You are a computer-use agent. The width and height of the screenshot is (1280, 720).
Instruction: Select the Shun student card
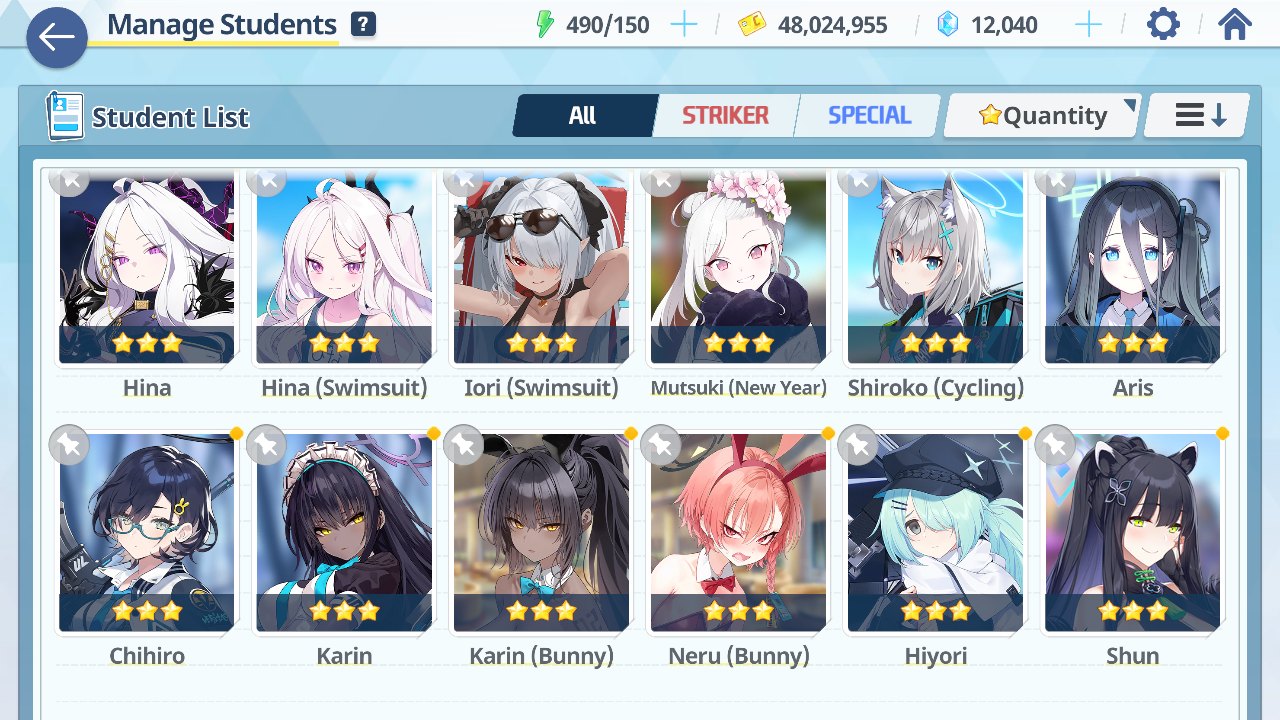pyautogui.click(x=1132, y=533)
